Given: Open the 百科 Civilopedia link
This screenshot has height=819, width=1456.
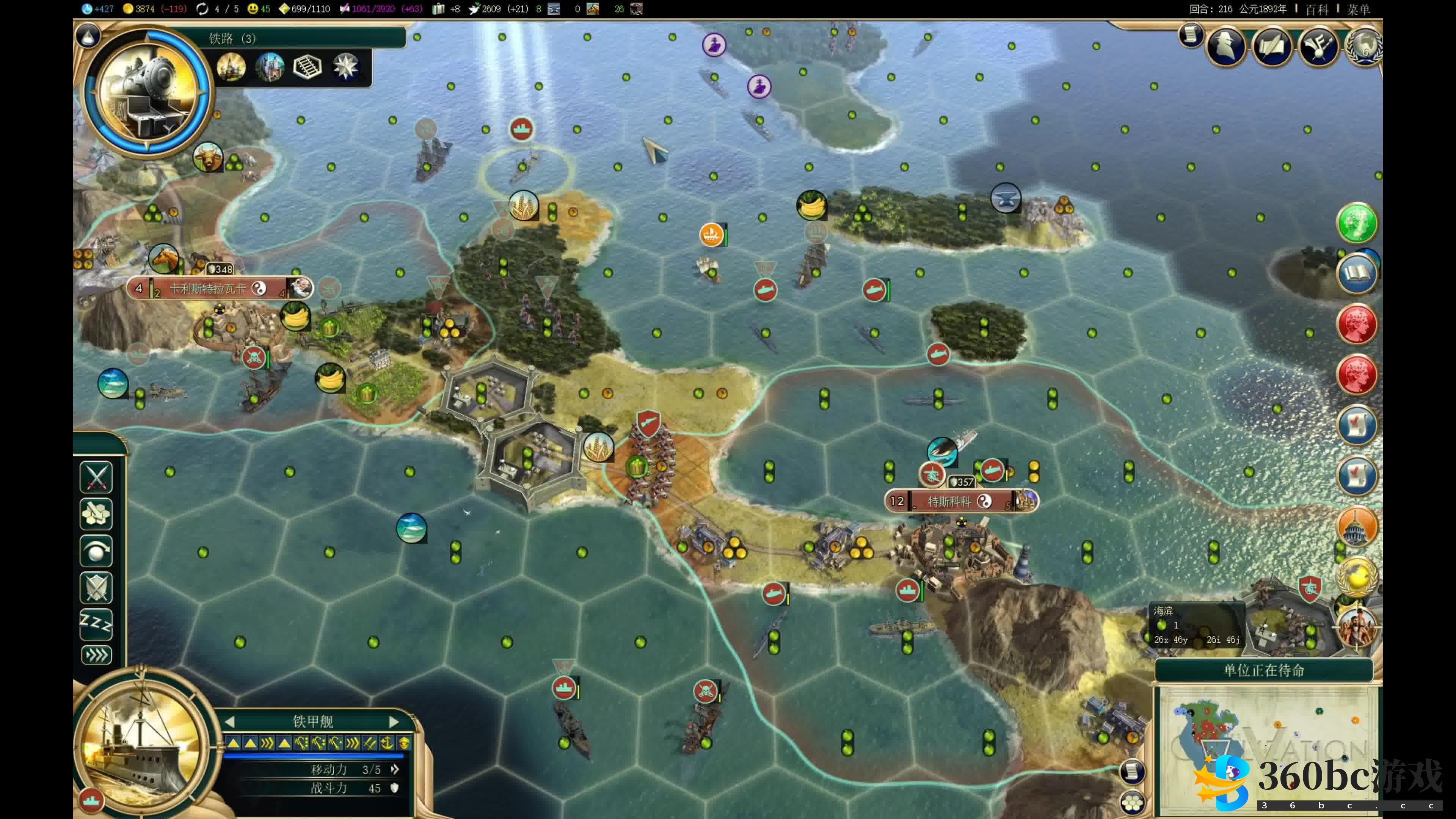Looking at the screenshot, I should tap(1316, 9).
